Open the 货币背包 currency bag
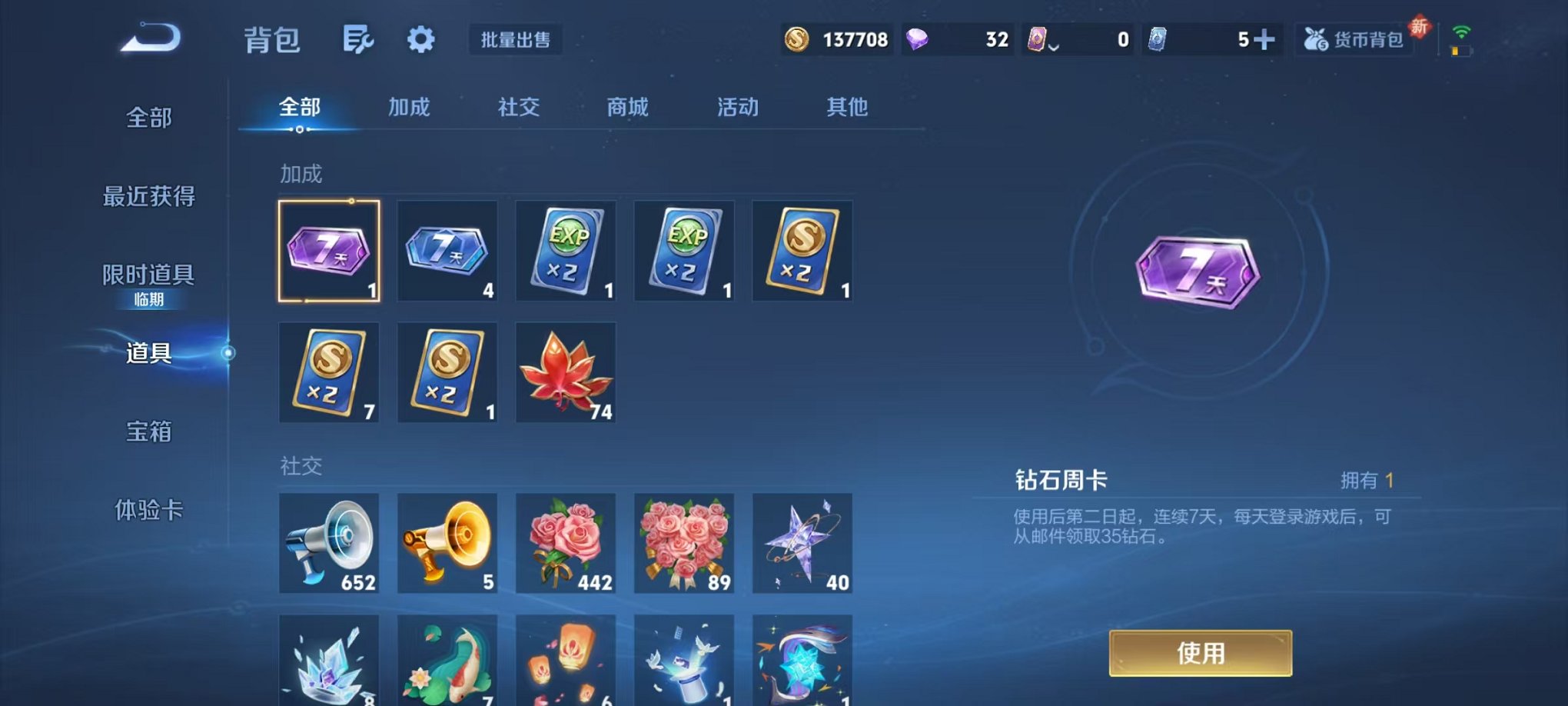This screenshot has height=706, width=1568. point(1355,40)
